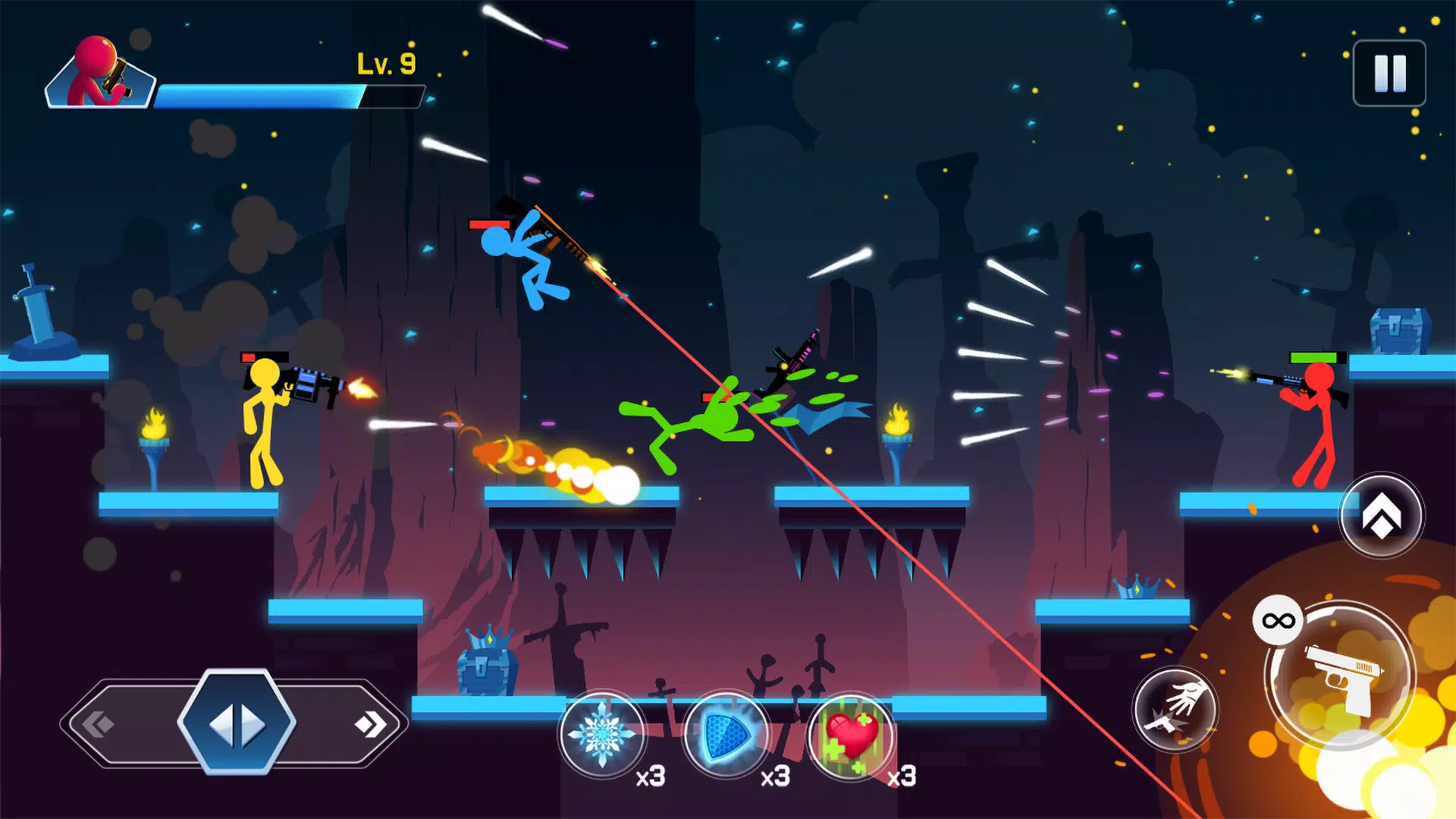The width and height of the screenshot is (1456, 819).
Task: Move left with the left arrow
Action: (x=99, y=724)
